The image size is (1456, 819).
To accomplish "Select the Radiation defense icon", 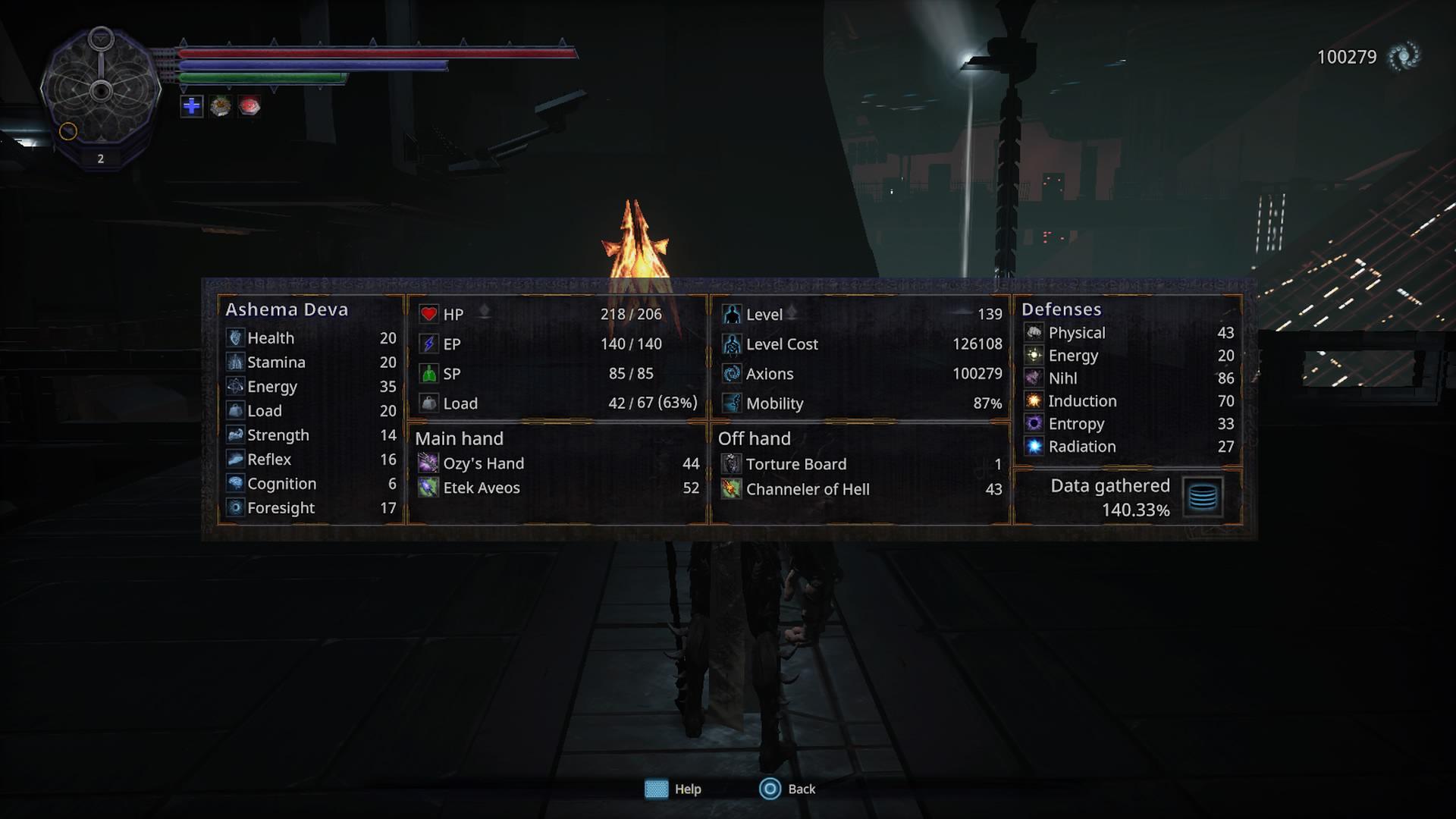I will pyautogui.click(x=1034, y=446).
